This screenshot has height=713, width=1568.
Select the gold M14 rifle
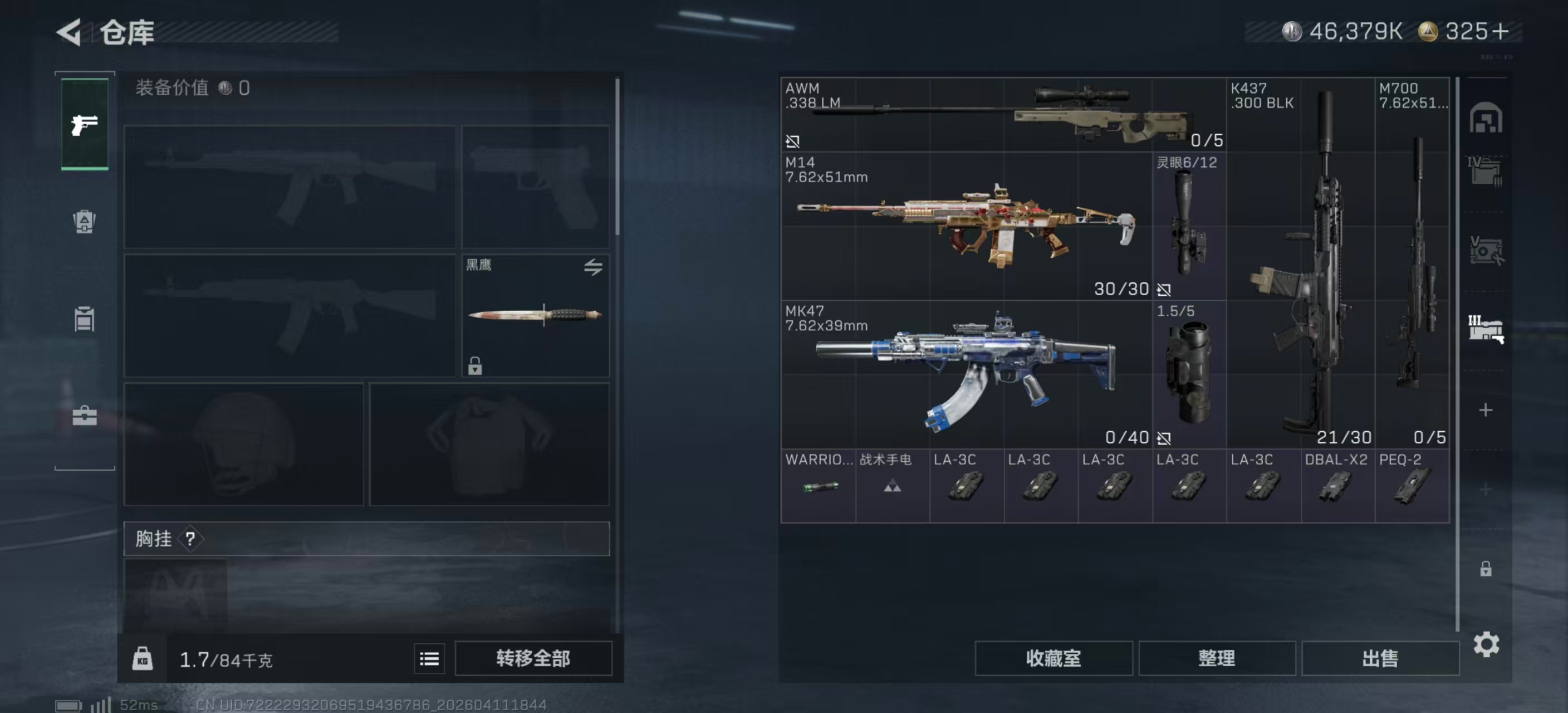click(x=966, y=225)
